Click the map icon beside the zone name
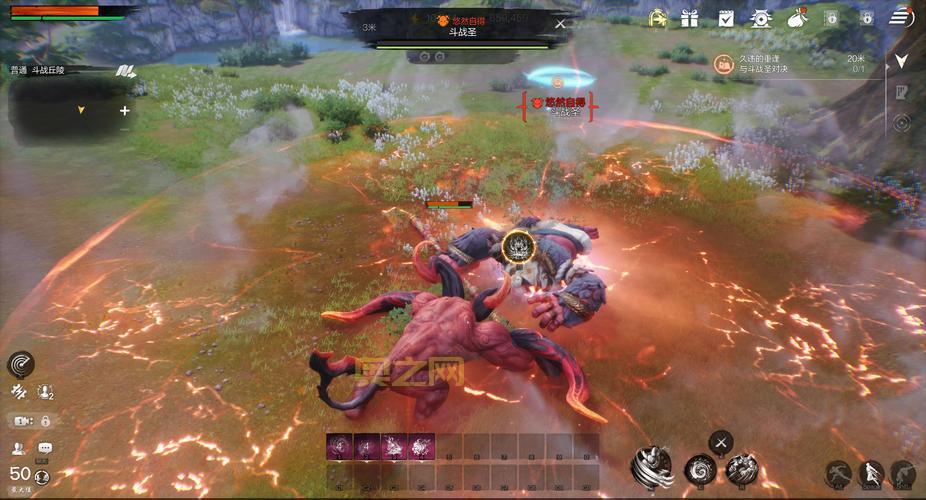 pyautogui.click(x=125, y=70)
